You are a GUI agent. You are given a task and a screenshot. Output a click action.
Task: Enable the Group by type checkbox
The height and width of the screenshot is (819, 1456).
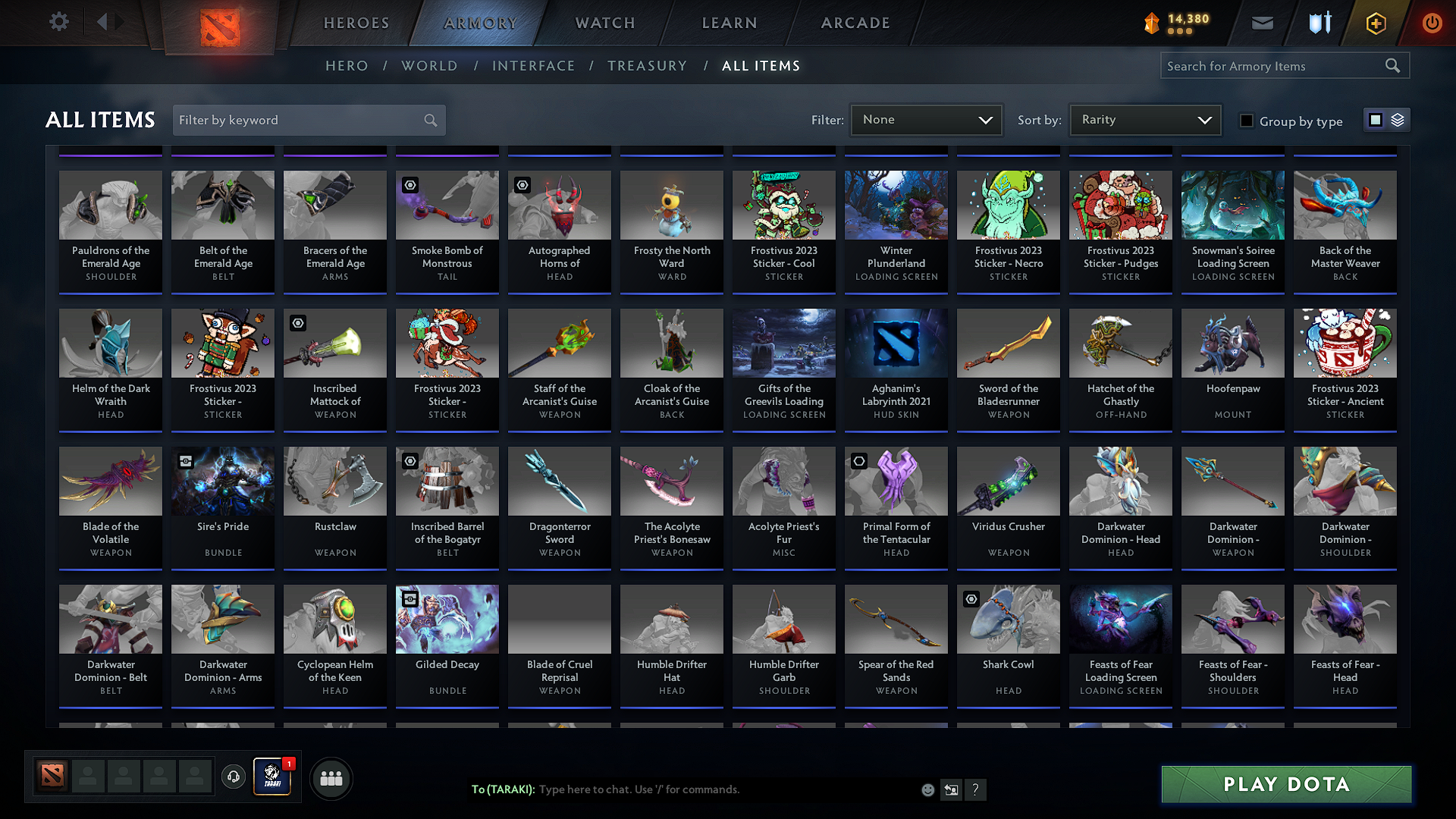tap(1247, 121)
